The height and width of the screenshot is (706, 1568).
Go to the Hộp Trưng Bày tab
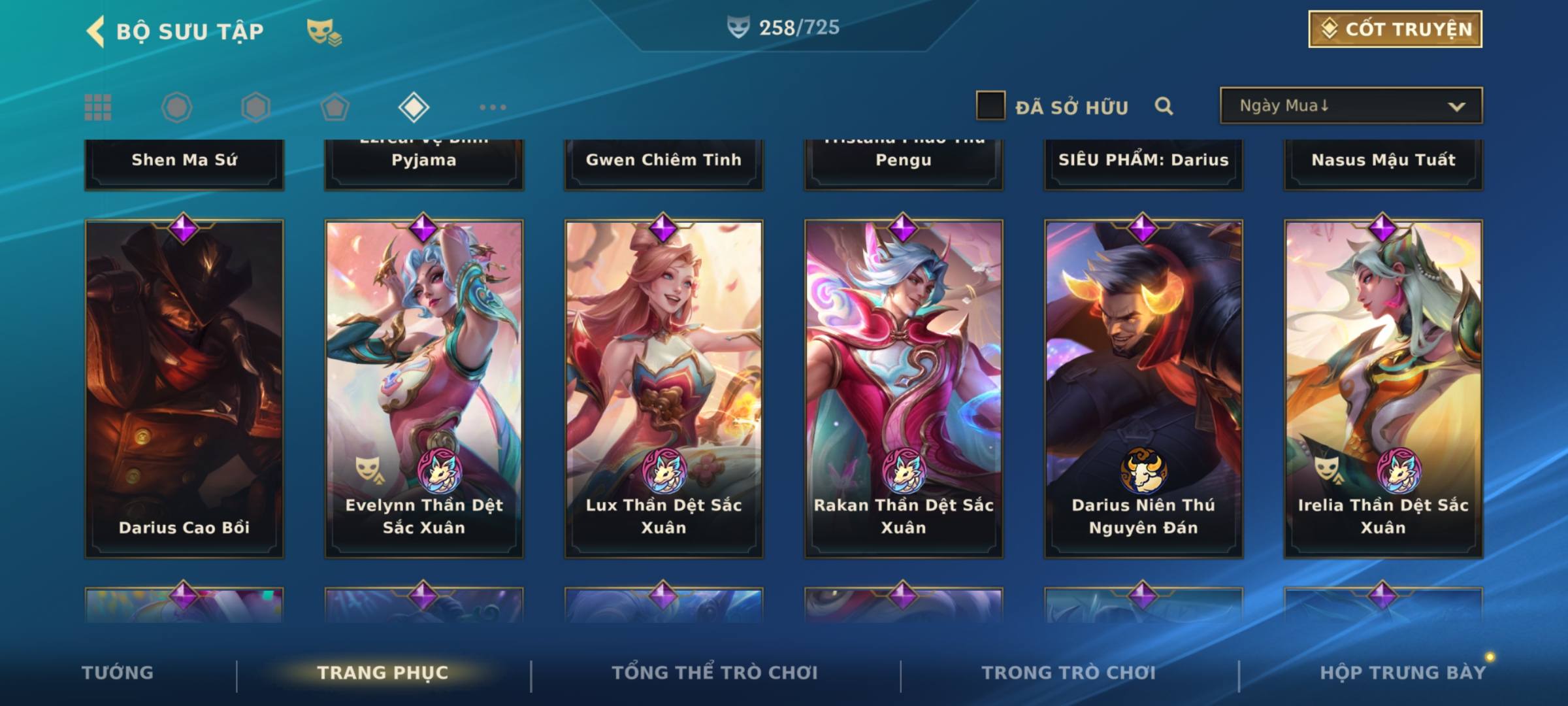[x=1403, y=673]
